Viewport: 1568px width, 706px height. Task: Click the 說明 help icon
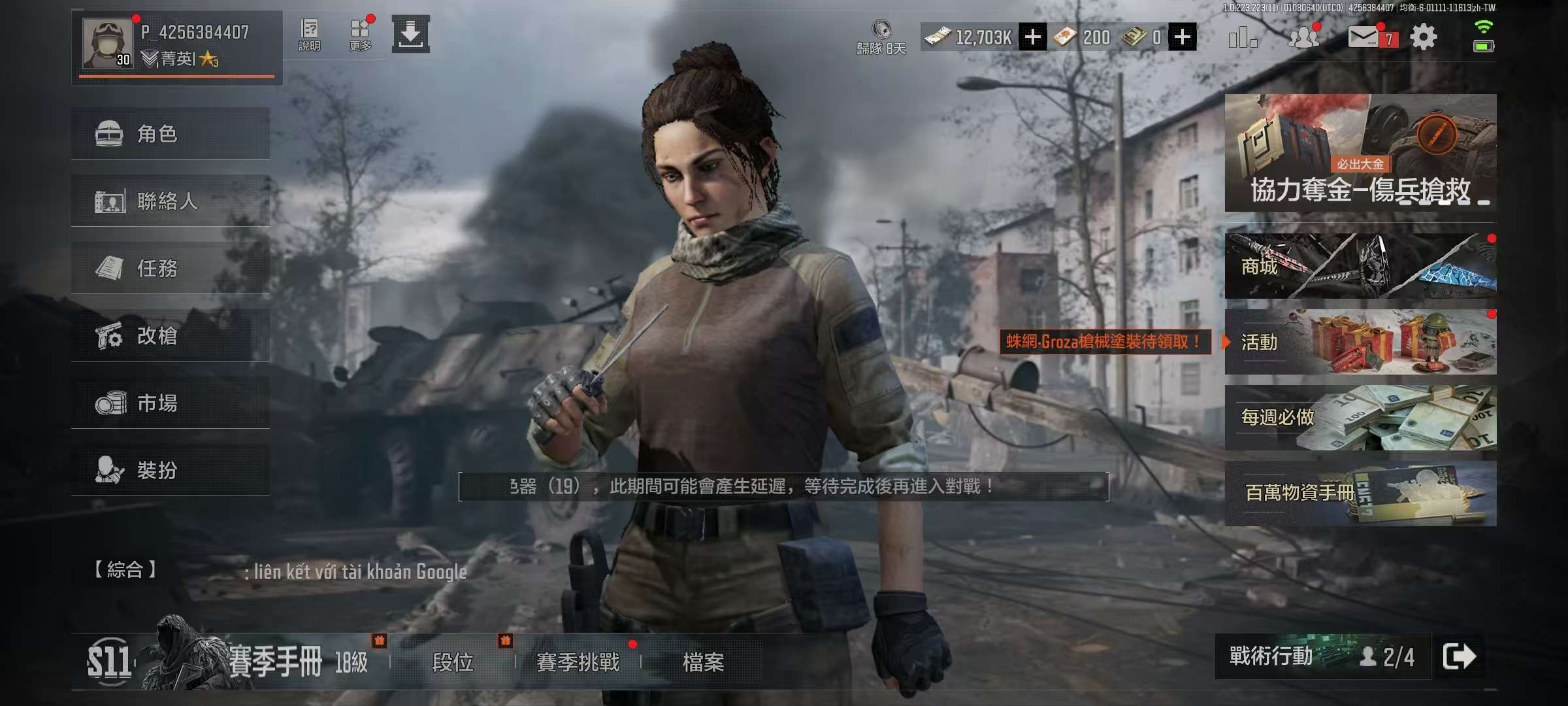[x=309, y=35]
